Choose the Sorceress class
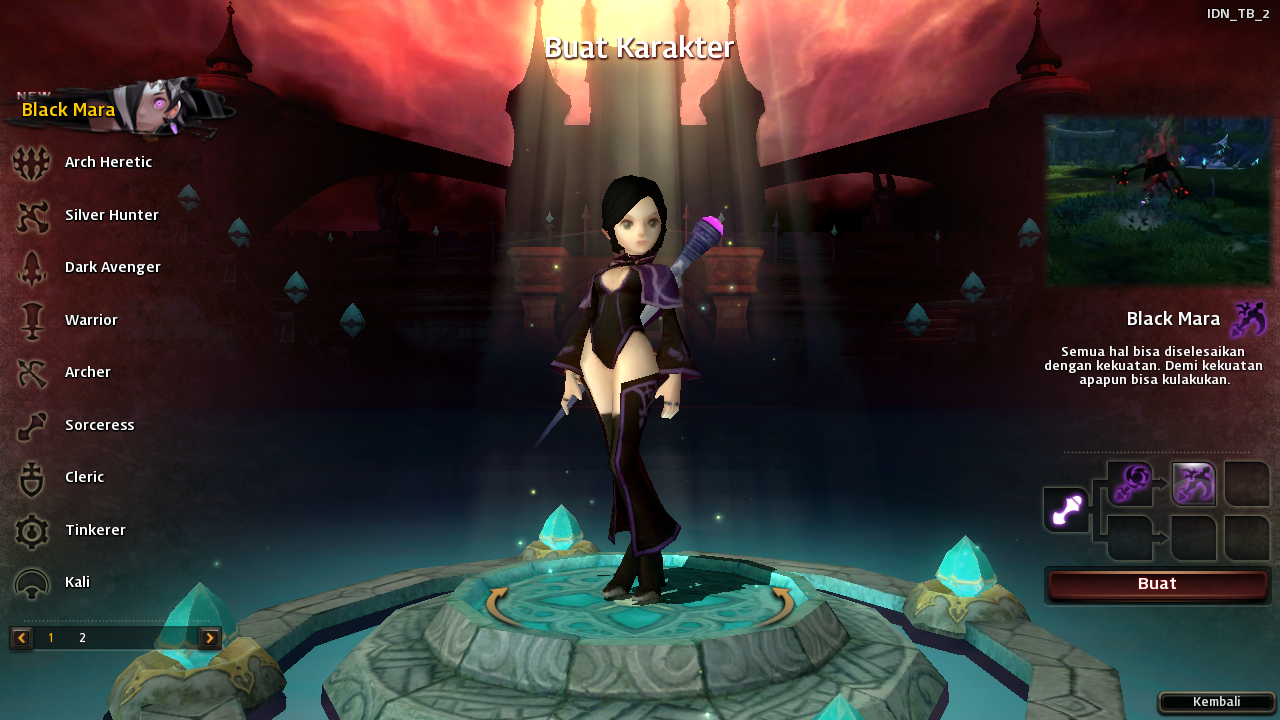Viewport: 1280px width, 720px height. pos(99,425)
